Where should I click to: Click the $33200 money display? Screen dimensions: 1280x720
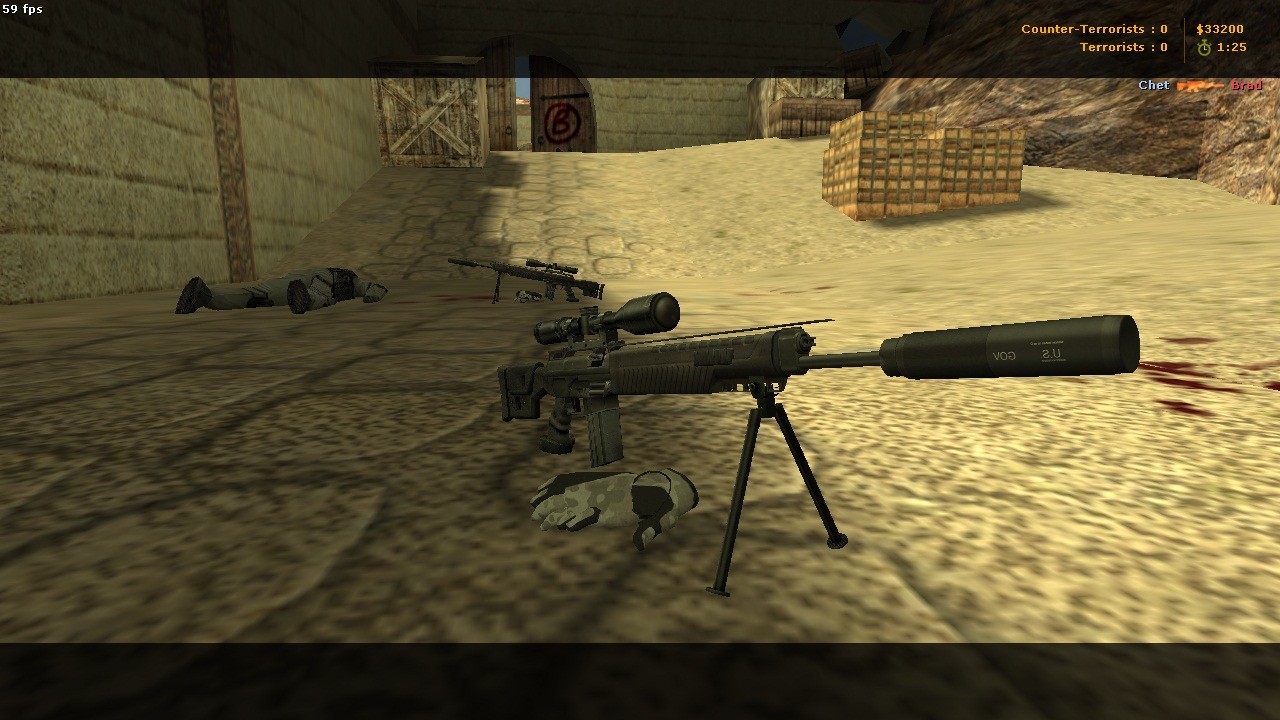click(x=1220, y=30)
